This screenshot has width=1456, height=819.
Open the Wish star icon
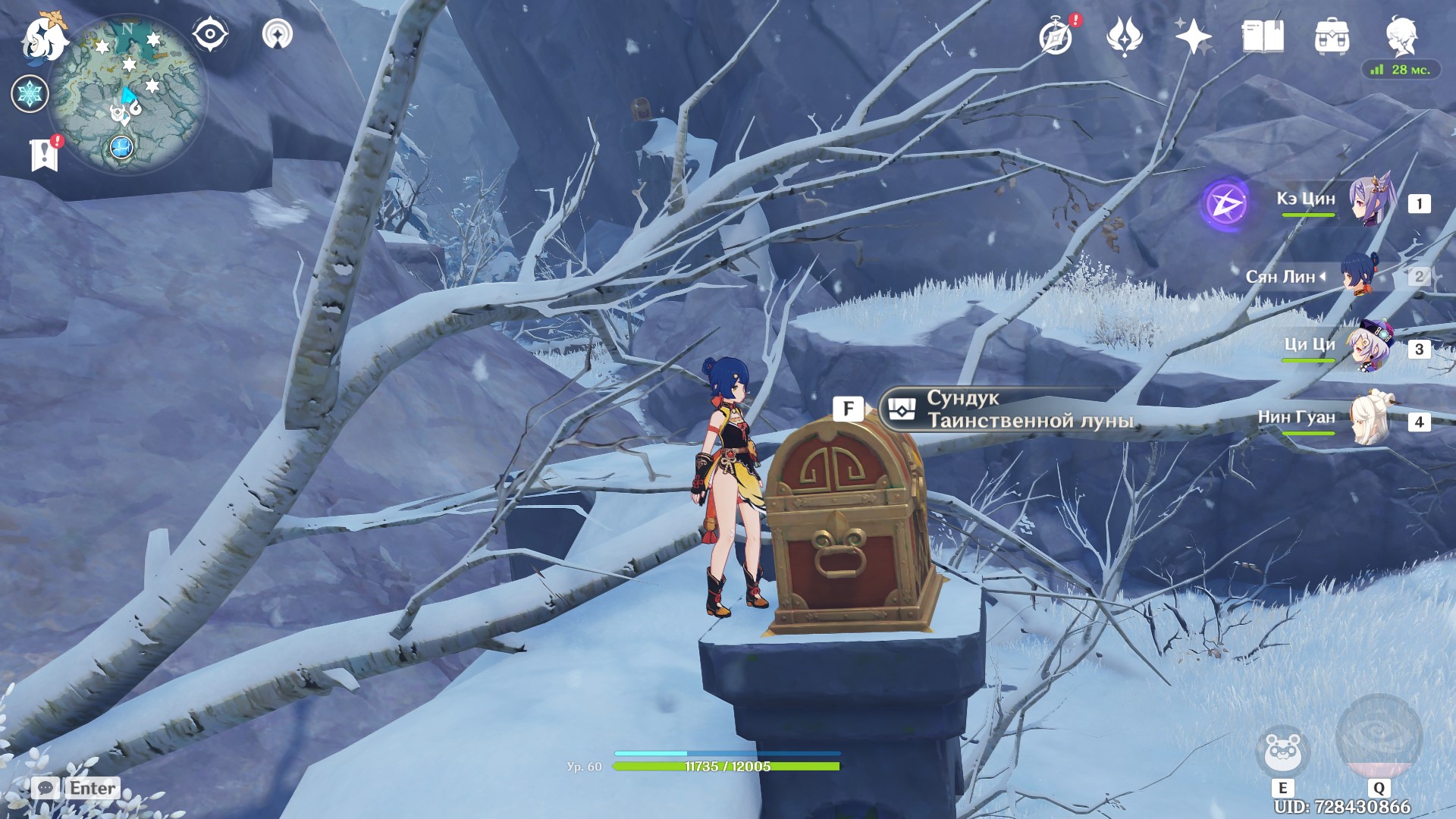tap(1191, 34)
